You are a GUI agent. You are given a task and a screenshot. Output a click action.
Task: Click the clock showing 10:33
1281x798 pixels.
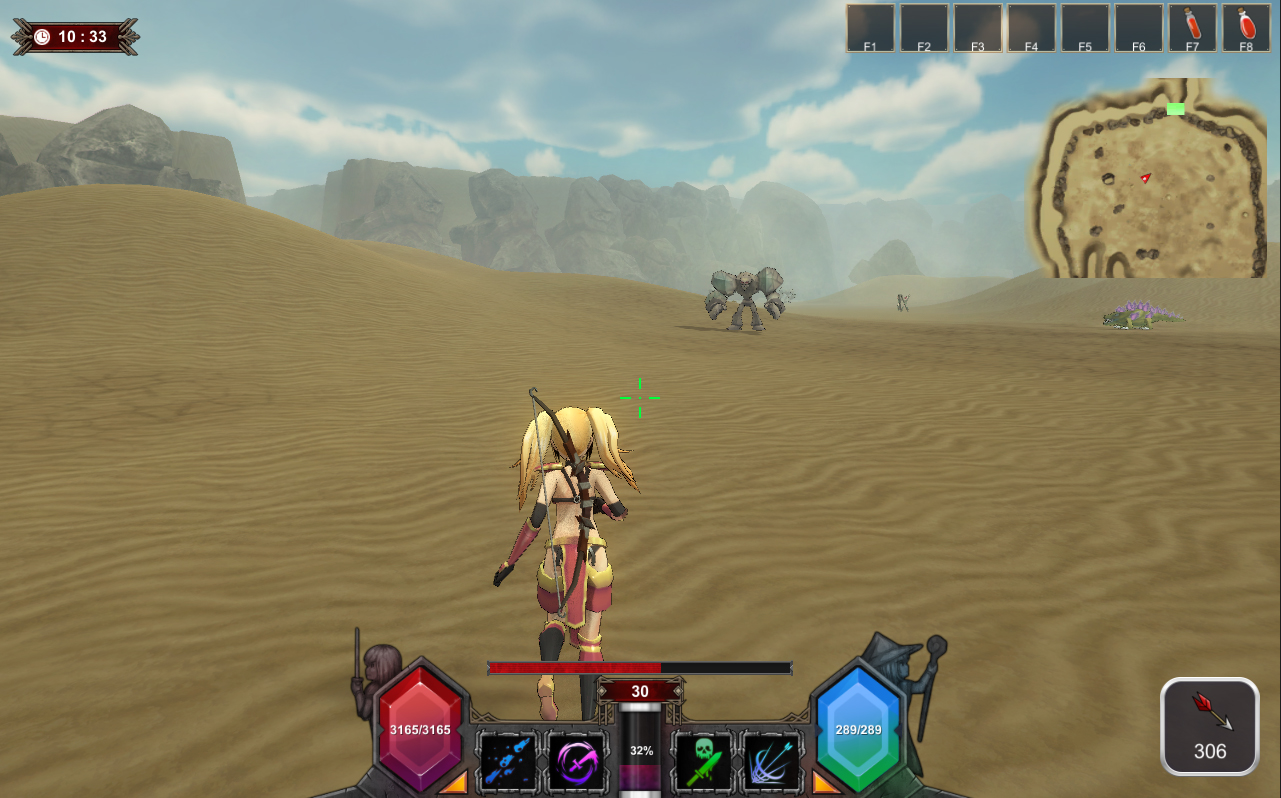(x=75, y=34)
